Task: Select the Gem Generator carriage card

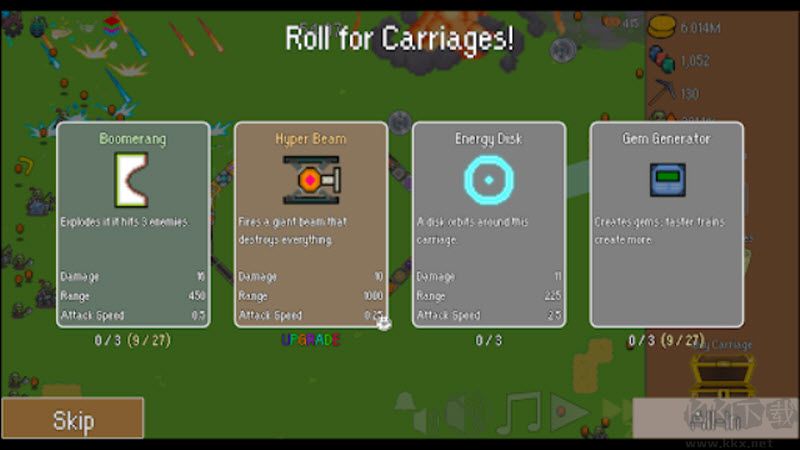Action: pyautogui.click(x=666, y=225)
